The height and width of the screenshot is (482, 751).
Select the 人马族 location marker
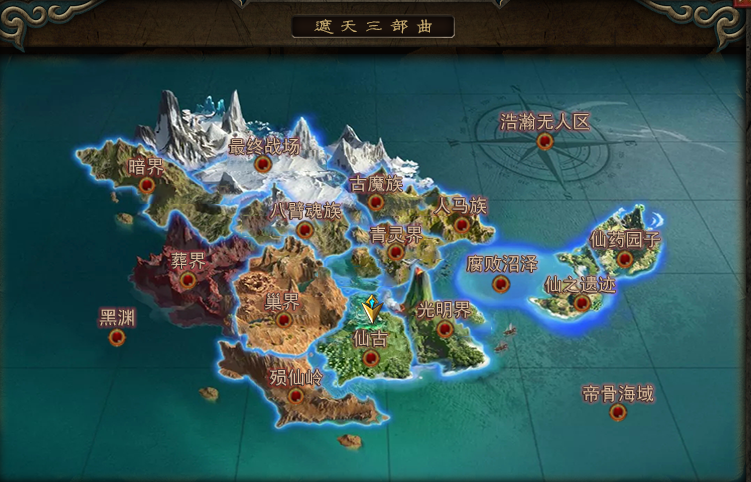pyautogui.click(x=461, y=224)
